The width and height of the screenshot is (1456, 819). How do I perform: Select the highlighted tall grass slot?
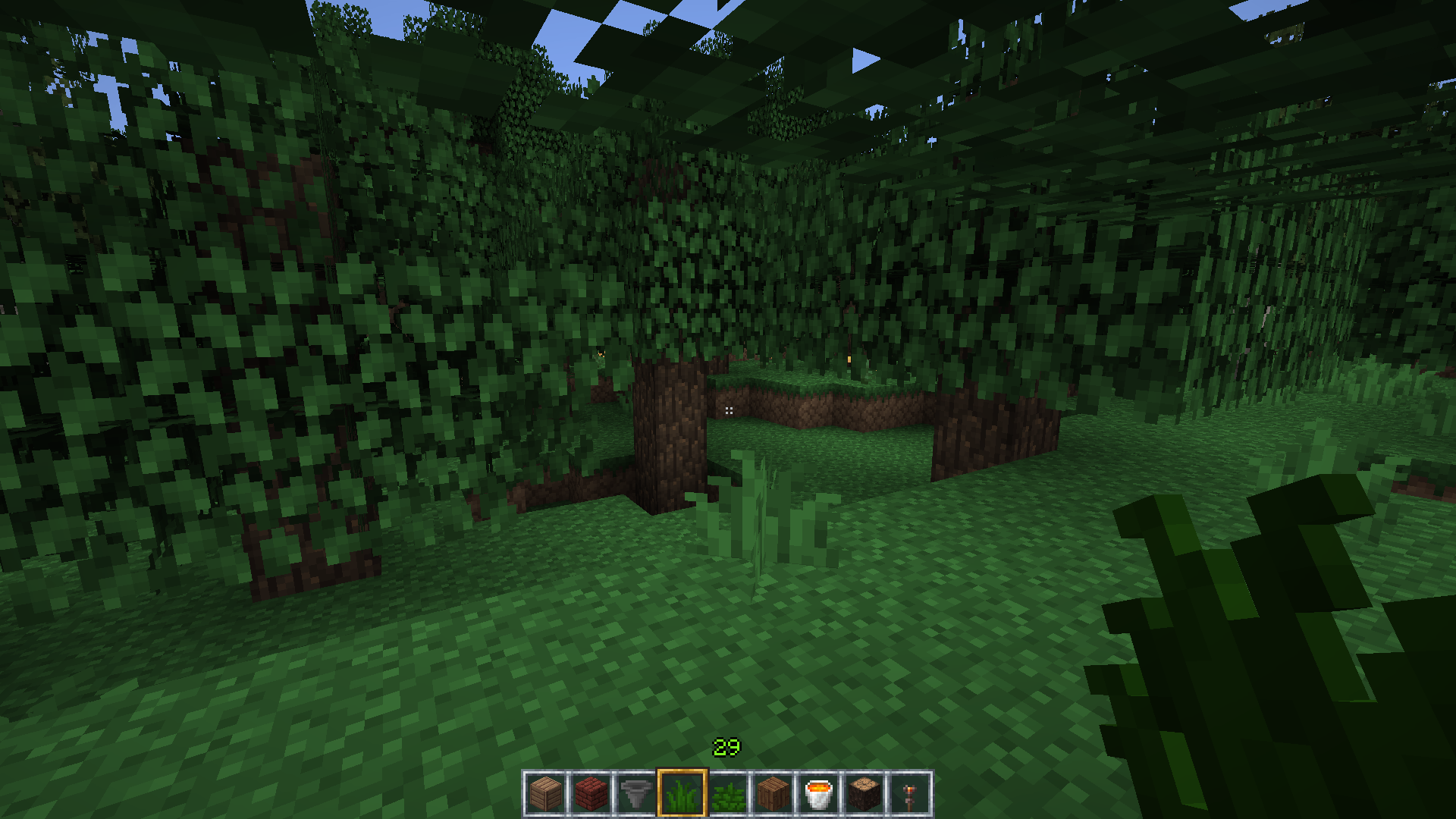[x=682, y=794]
